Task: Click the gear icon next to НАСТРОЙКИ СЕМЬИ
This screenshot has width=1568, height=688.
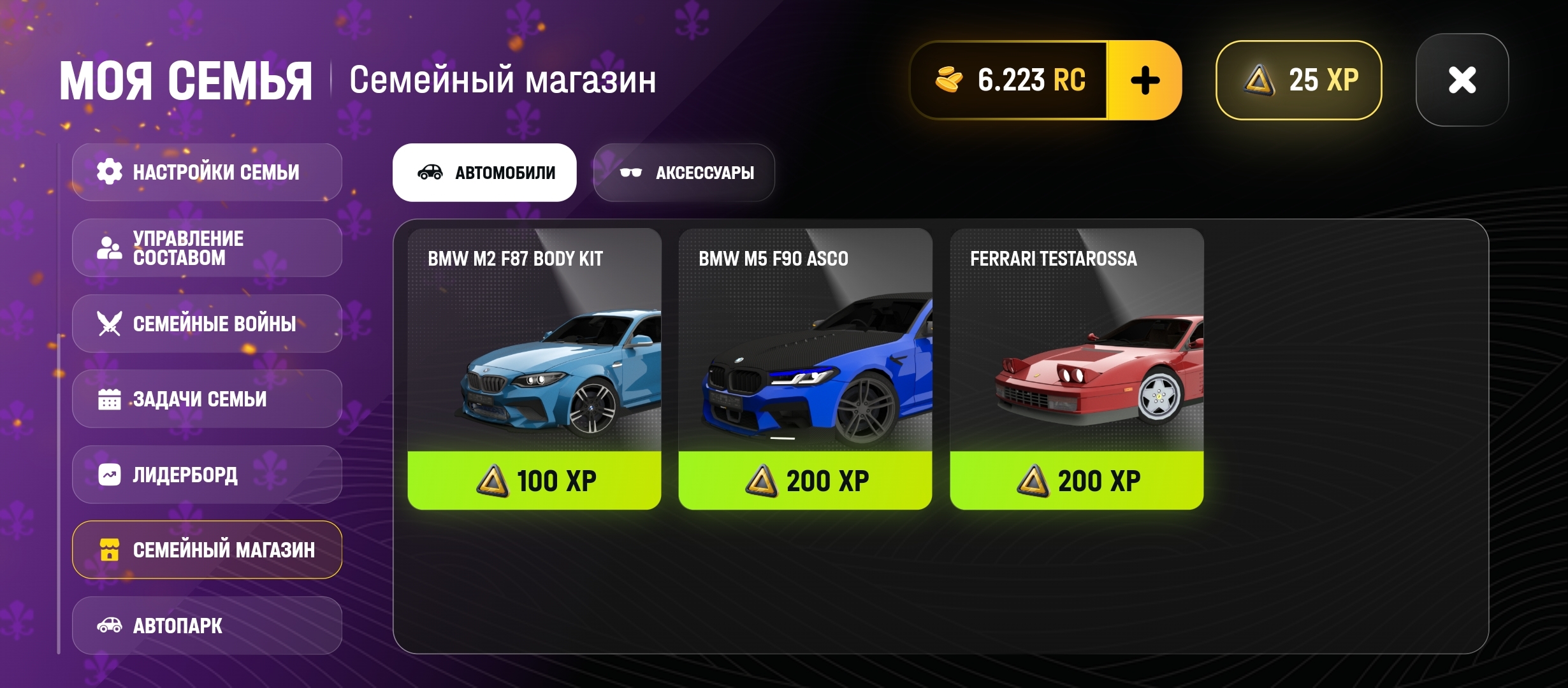Action: pos(110,171)
